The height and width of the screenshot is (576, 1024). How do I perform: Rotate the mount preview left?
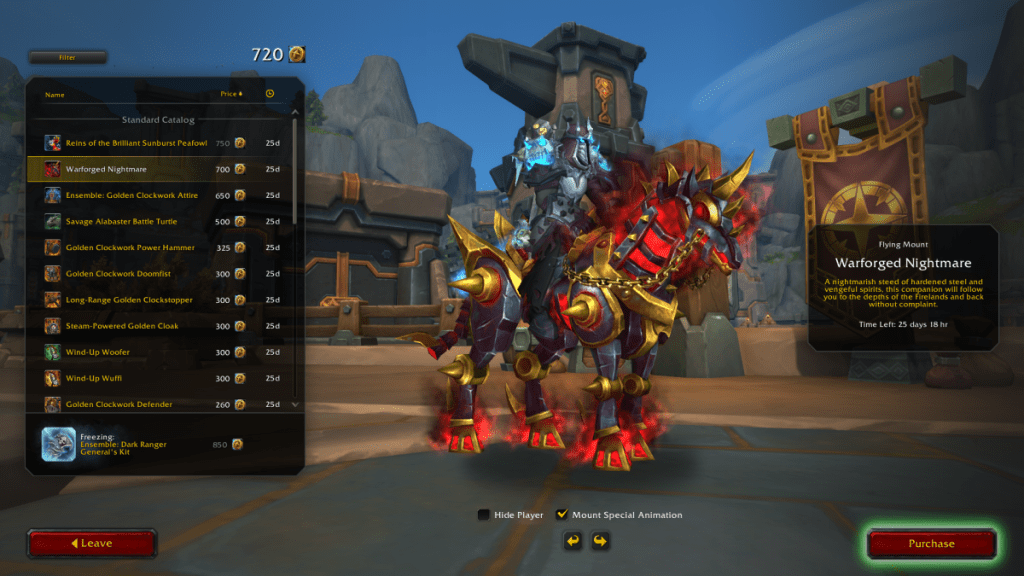click(573, 541)
